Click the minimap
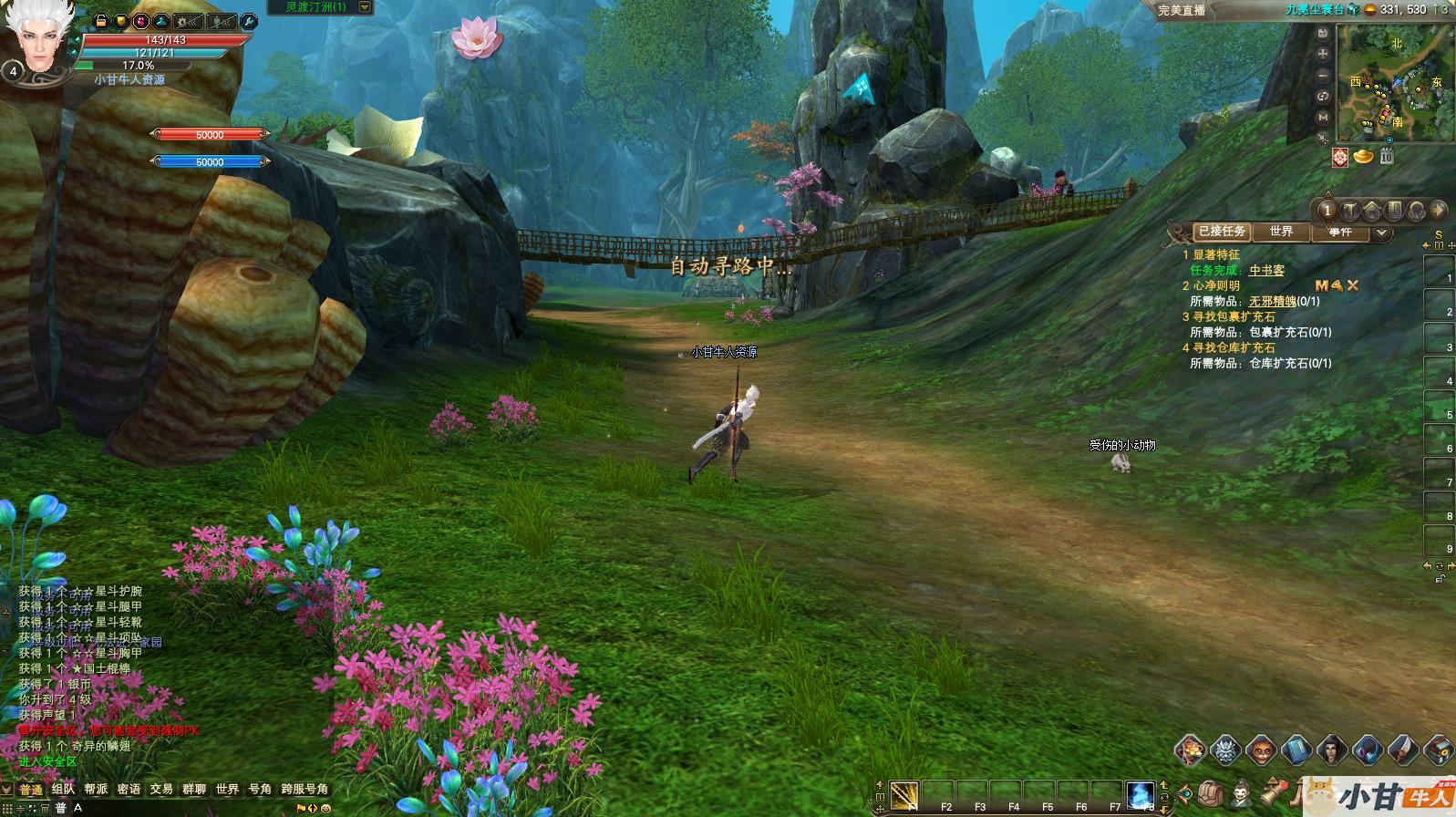Image resolution: width=1456 pixels, height=817 pixels. (1395, 82)
